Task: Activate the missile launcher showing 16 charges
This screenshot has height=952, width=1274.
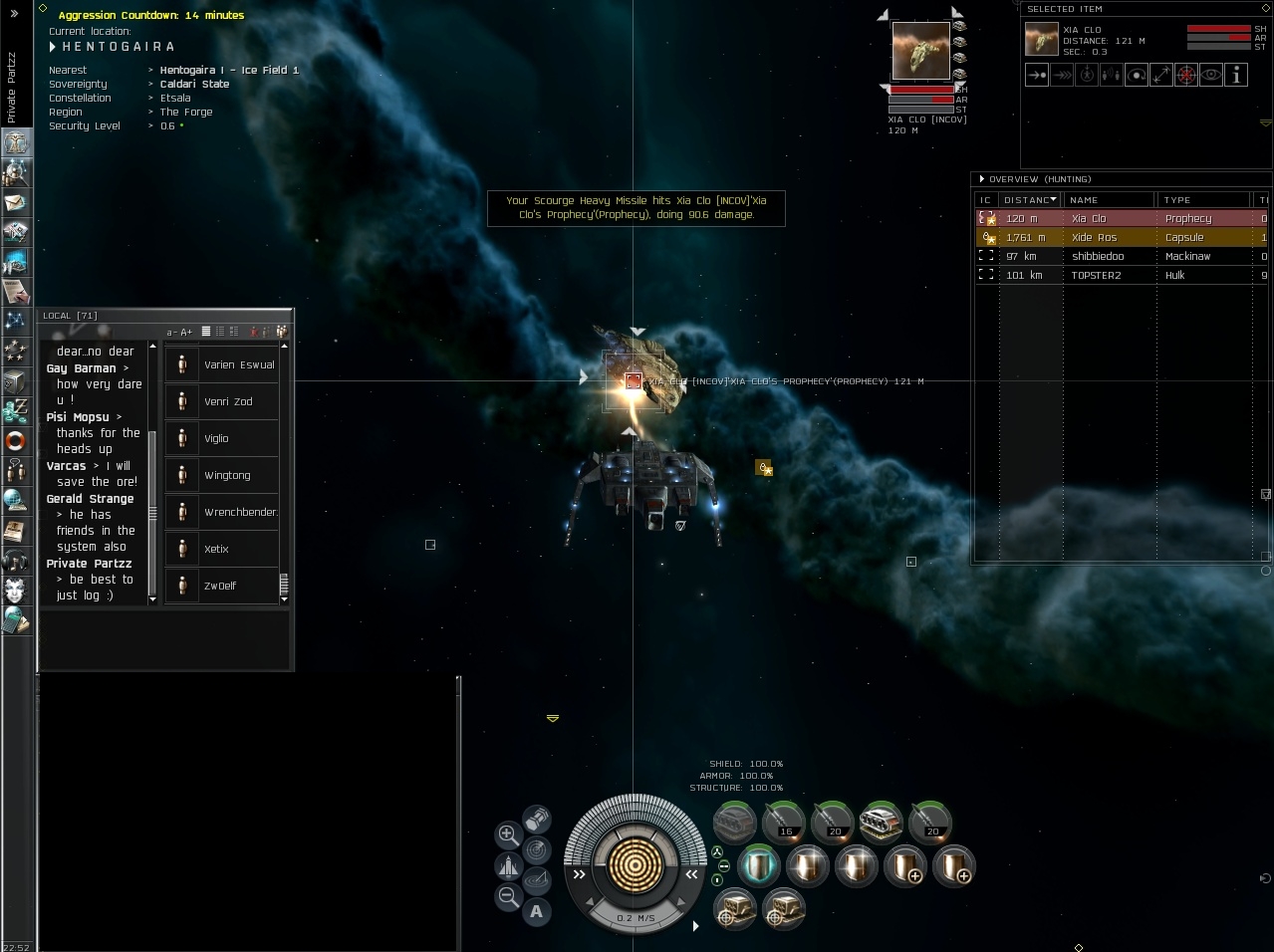Action: click(784, 823)
